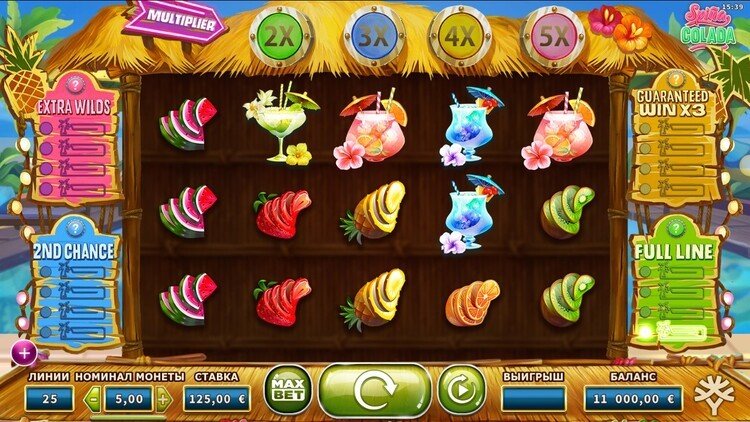Start autoplay with the small green play button
This screenshot has width=750, height=422.
tap(461, 390)
